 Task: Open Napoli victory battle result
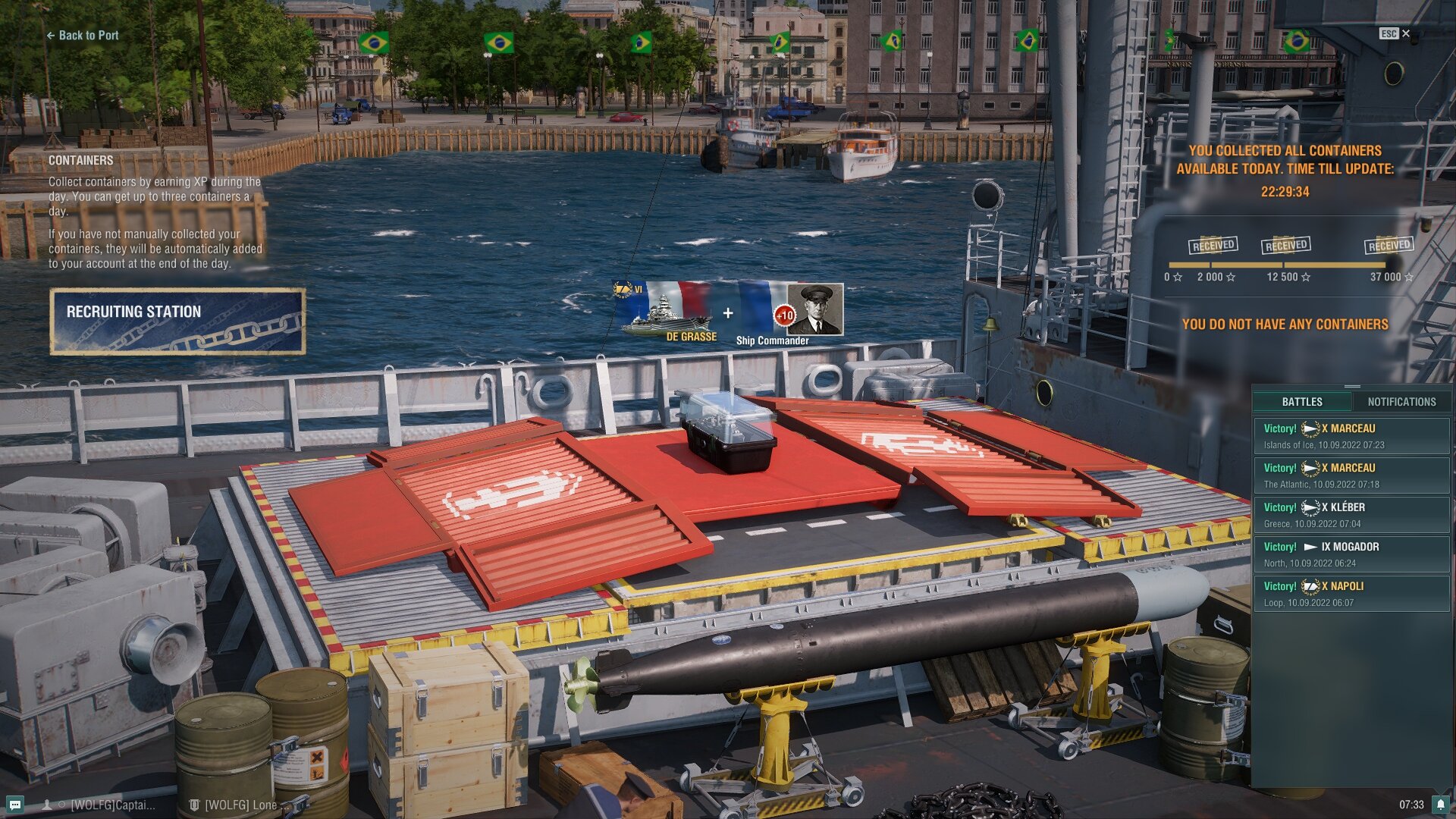point(1351,594)
